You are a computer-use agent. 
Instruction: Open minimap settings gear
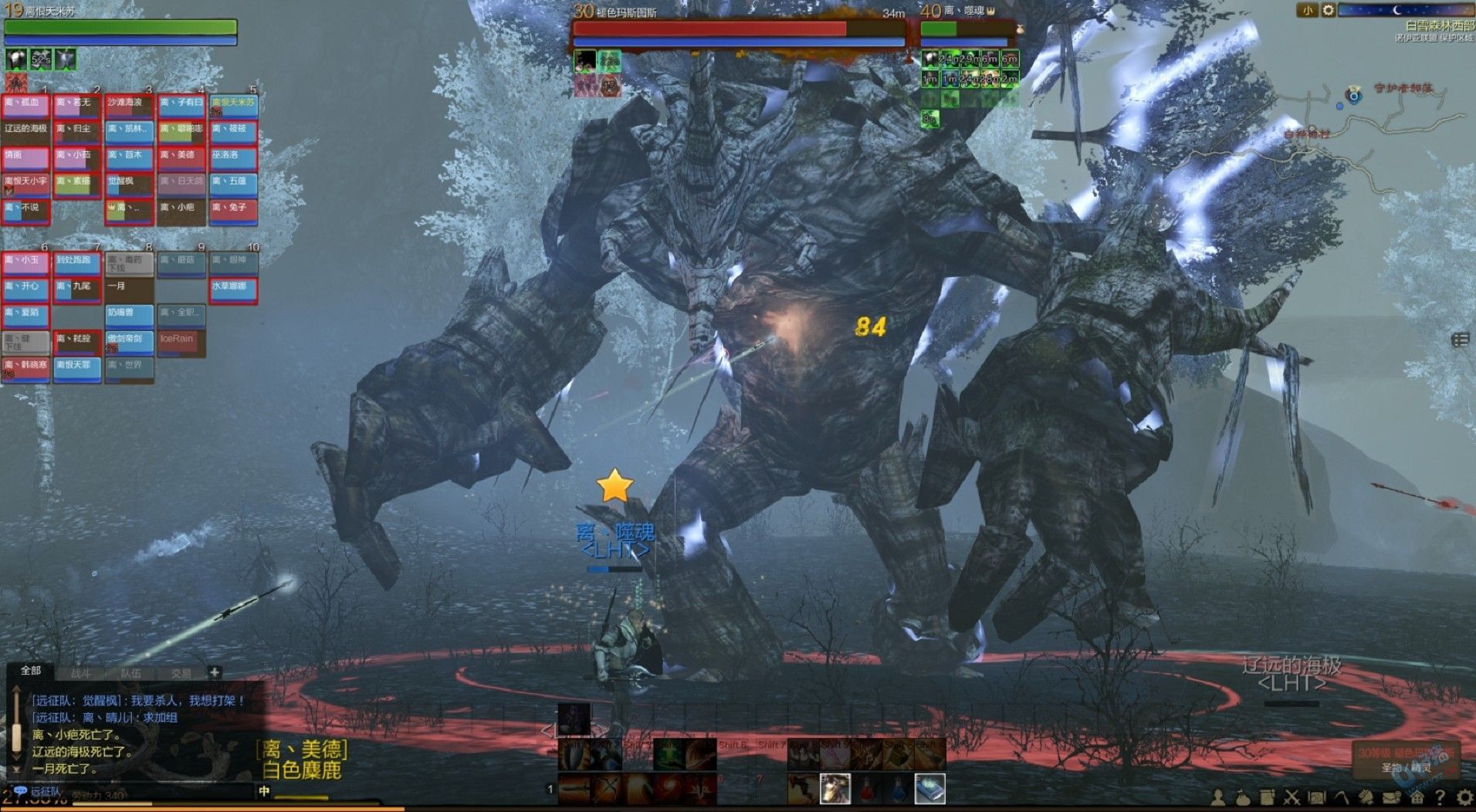(1328, 11)
